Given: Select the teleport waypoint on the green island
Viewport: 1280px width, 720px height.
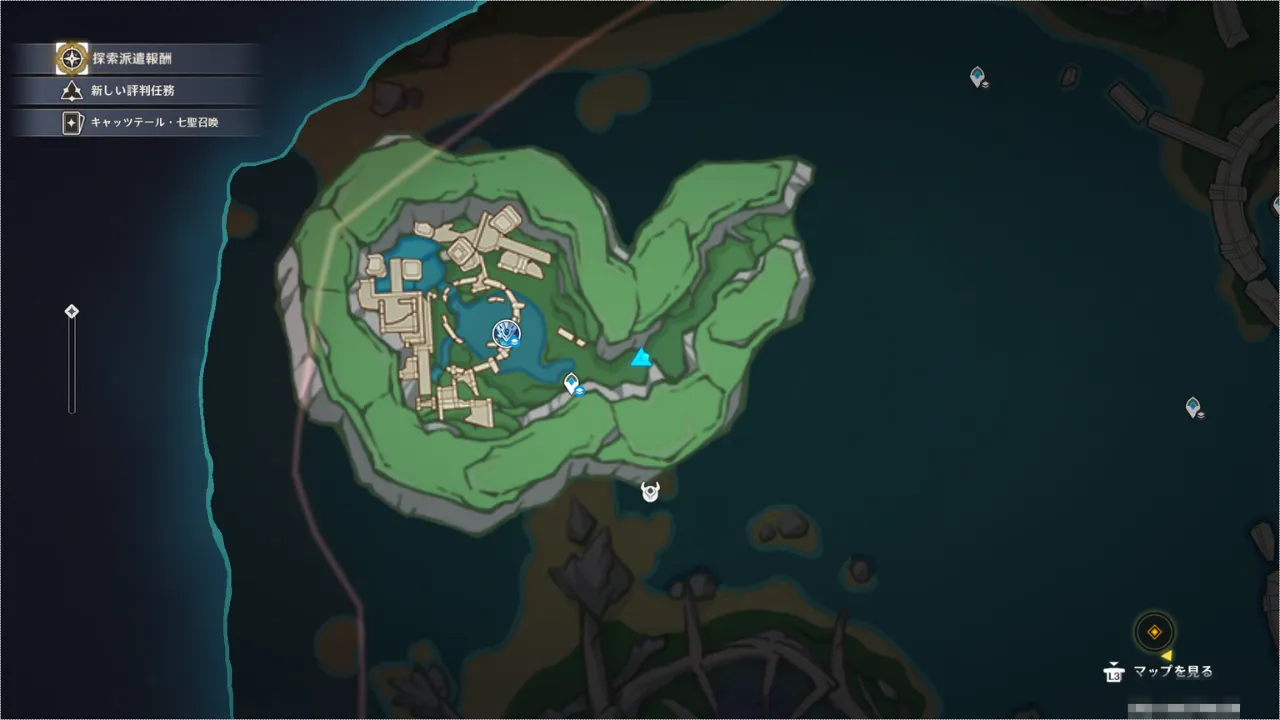Looking at the screenshot, I should coord(572,383).
